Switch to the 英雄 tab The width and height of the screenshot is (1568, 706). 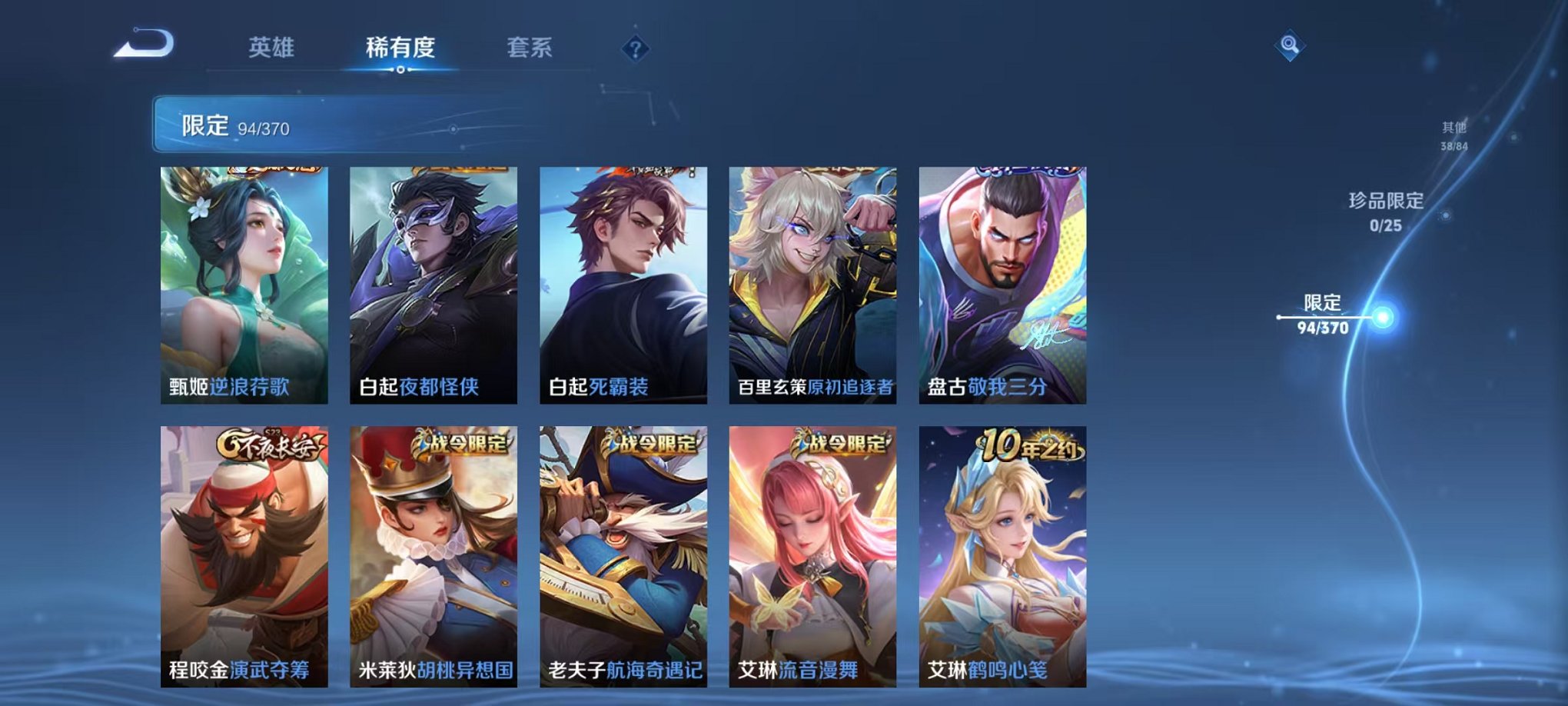[x=271, y=48]
